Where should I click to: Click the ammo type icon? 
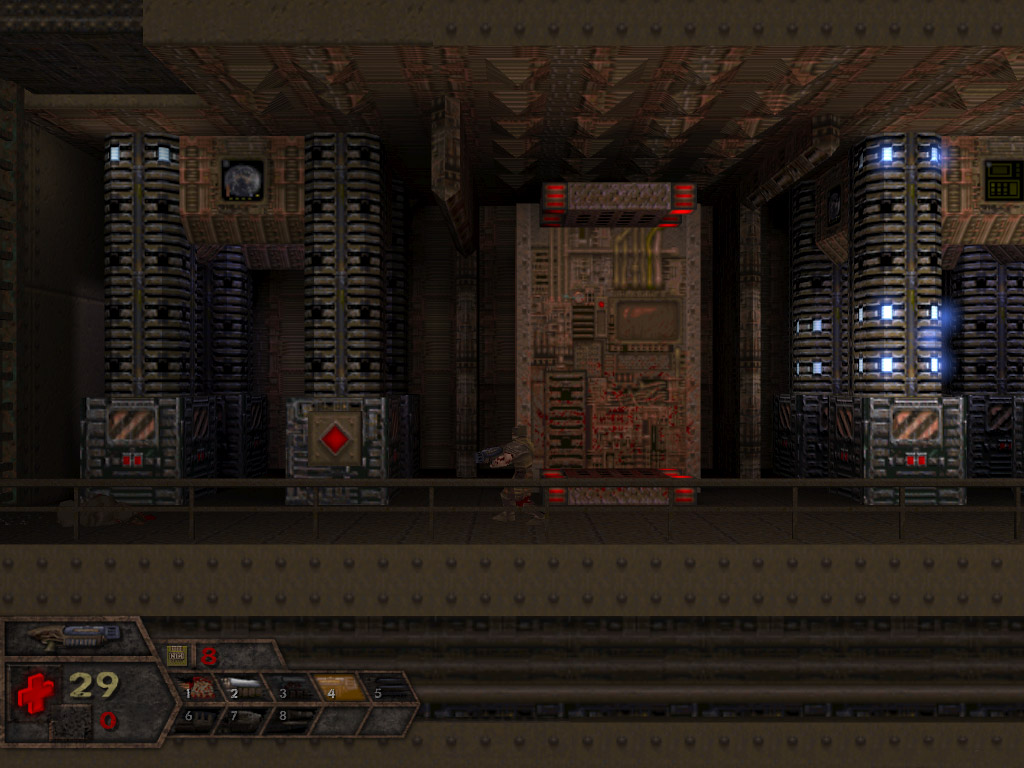(178, 656)
